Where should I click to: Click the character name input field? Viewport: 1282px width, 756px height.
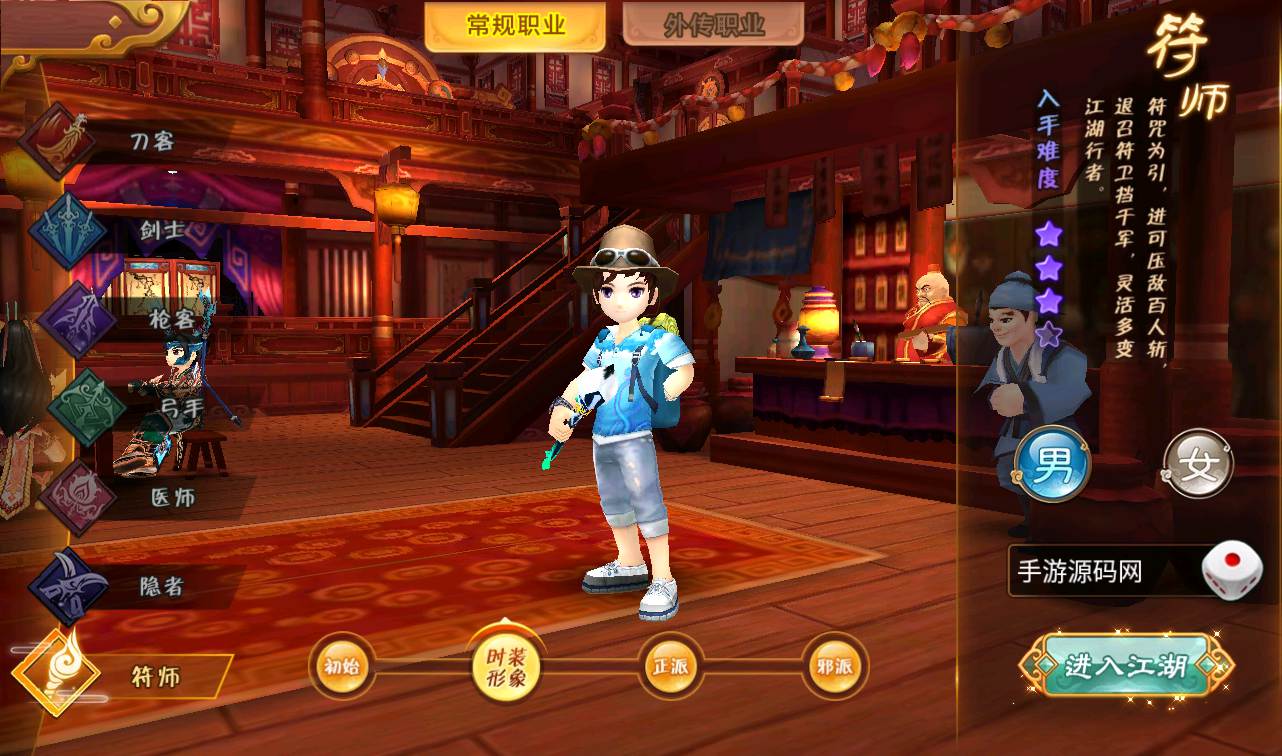pos(1100,572)
